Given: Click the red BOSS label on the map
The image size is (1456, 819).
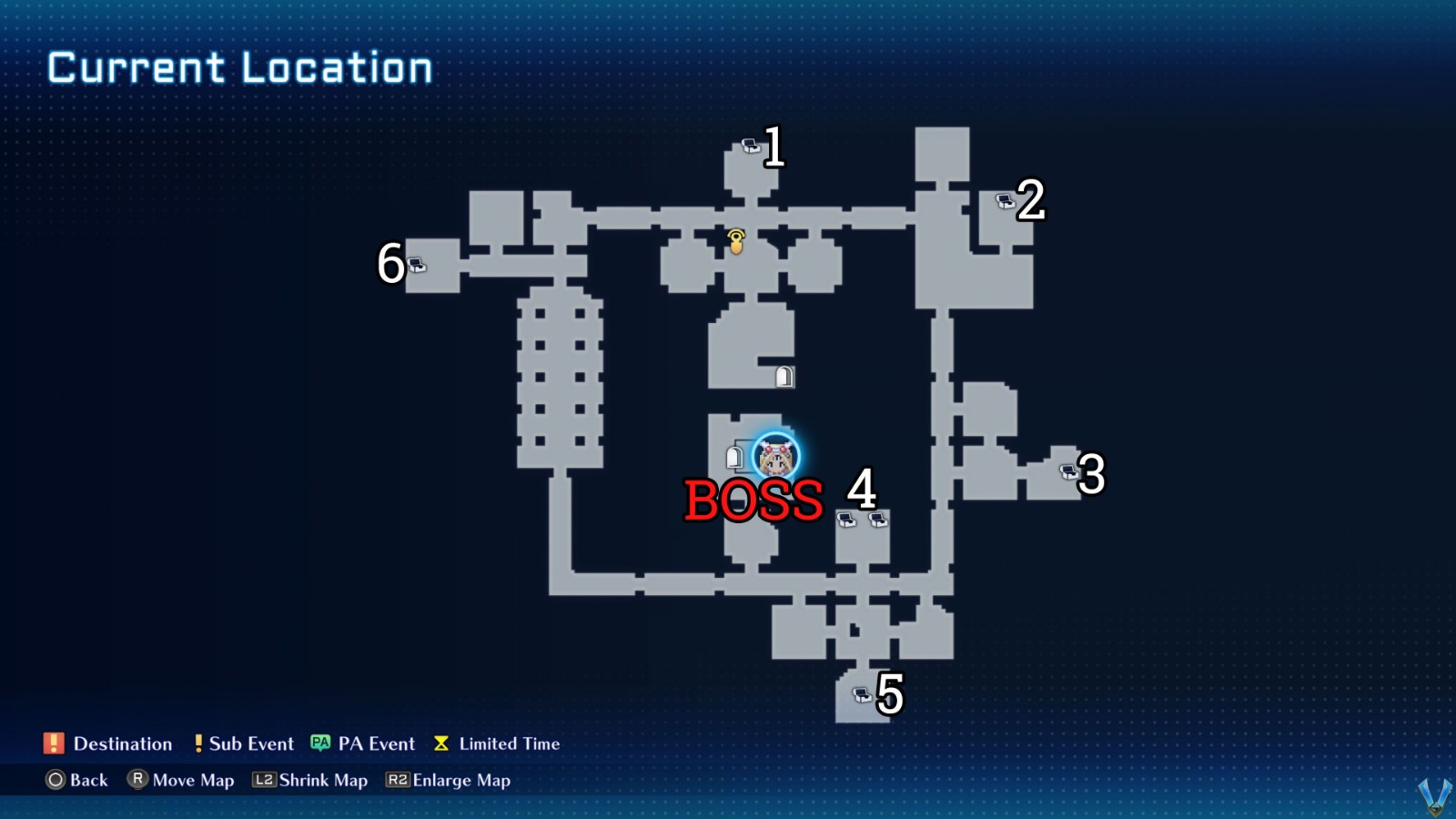Looking at the screenshot, I should (x=753, y=500).
